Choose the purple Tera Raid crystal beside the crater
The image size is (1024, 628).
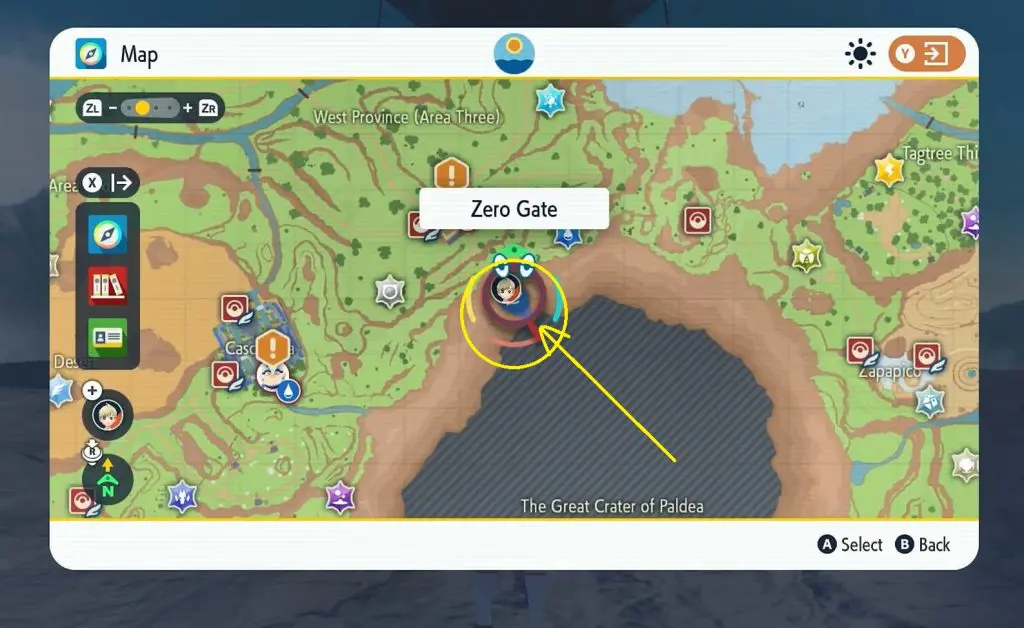[341, 496]
